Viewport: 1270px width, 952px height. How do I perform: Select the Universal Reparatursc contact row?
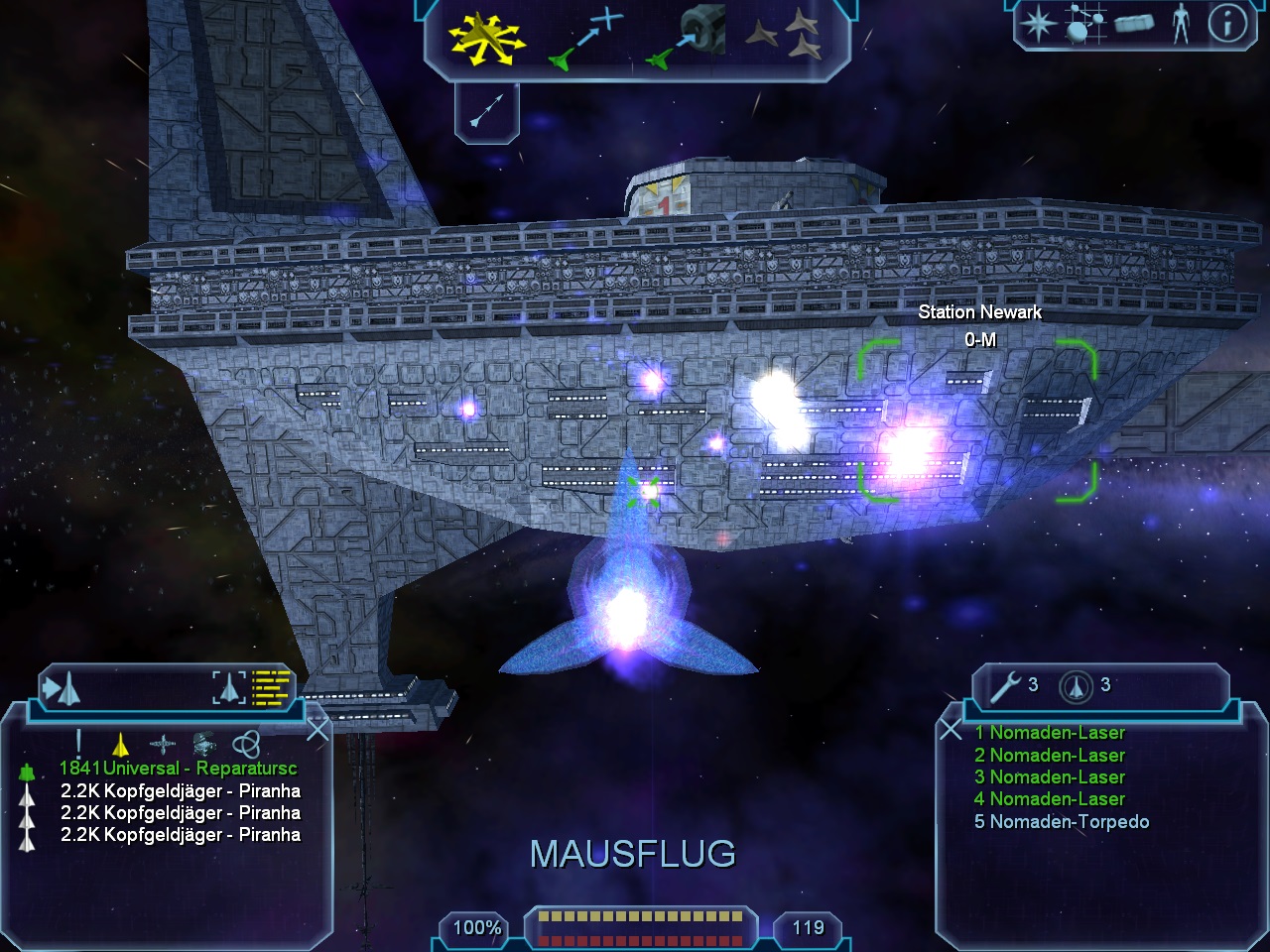click(x=178, y=769)
